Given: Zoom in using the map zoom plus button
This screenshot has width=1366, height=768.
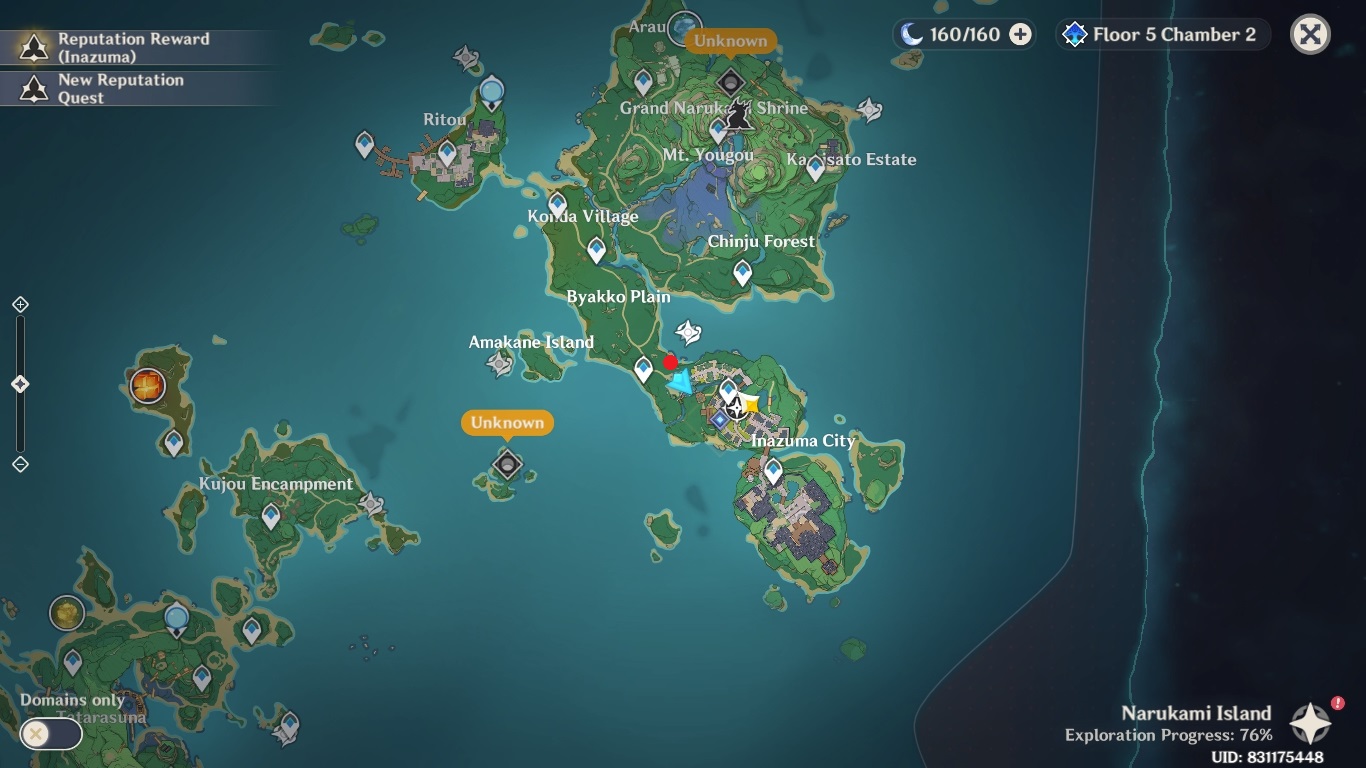Looking at the screenshot, I should tap(20, 304).
